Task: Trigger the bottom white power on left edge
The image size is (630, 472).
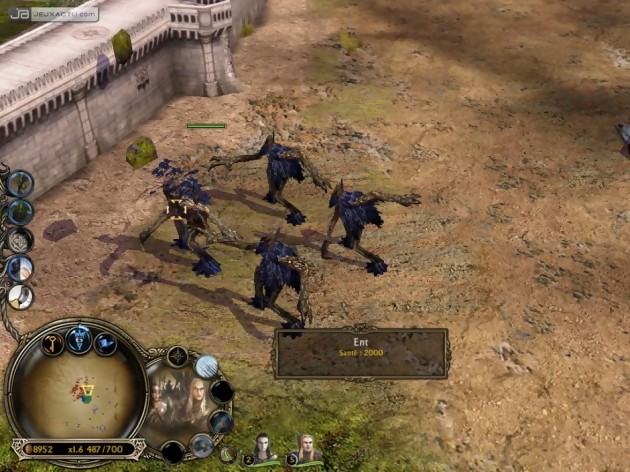Action: [x=20, y=296]
